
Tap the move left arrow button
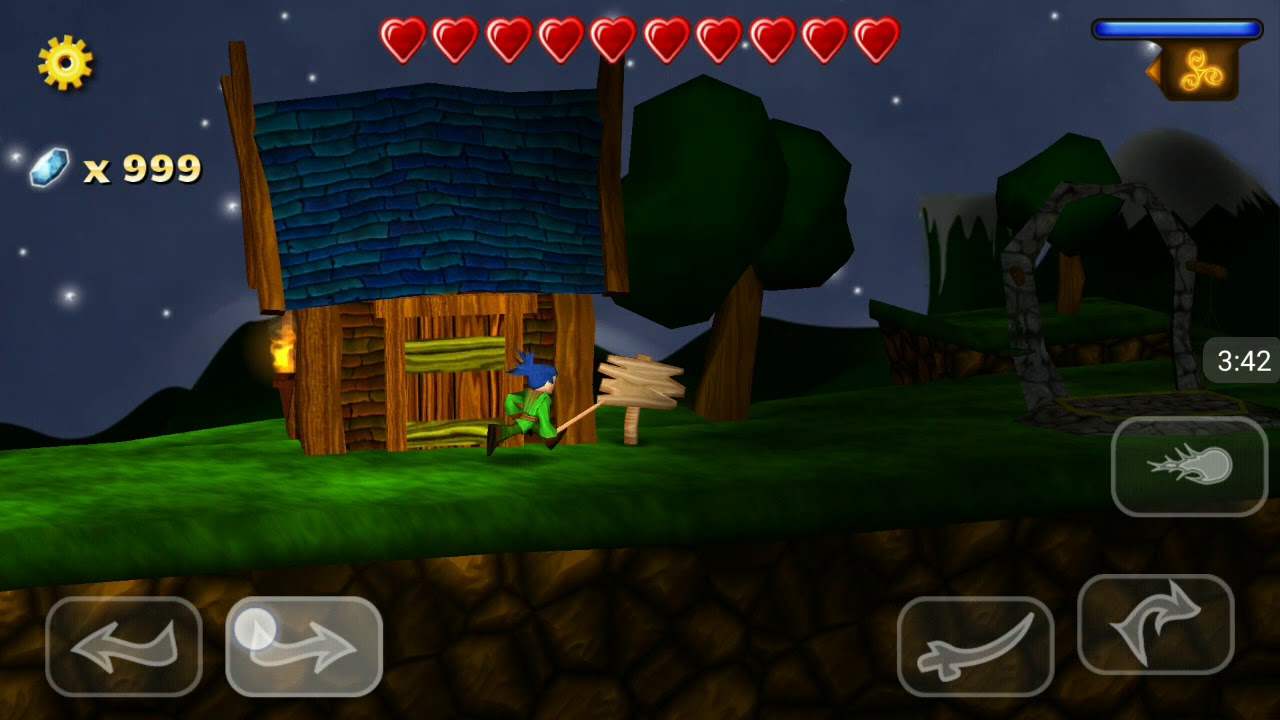[x=124, y=646]
